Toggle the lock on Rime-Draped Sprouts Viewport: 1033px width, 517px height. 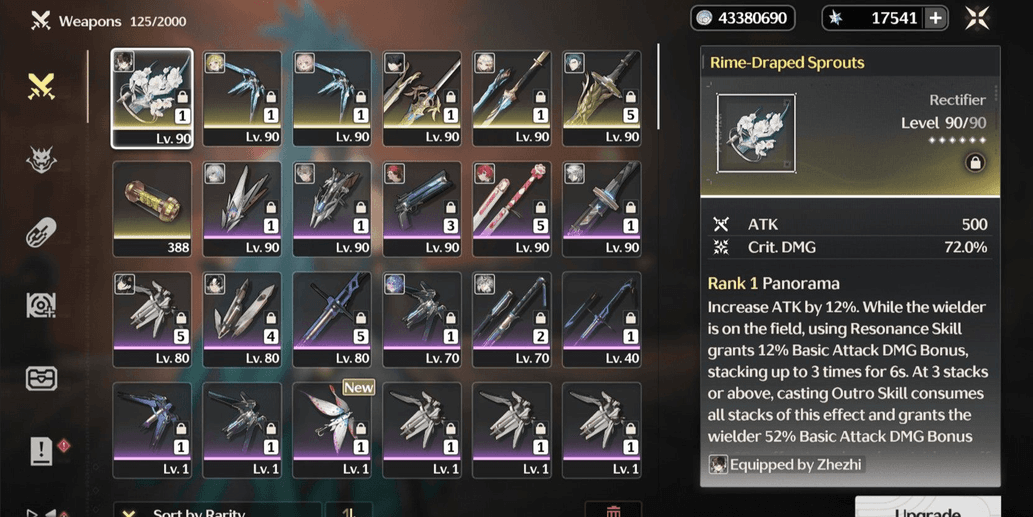pyautogui.click(x=975, y=162)
